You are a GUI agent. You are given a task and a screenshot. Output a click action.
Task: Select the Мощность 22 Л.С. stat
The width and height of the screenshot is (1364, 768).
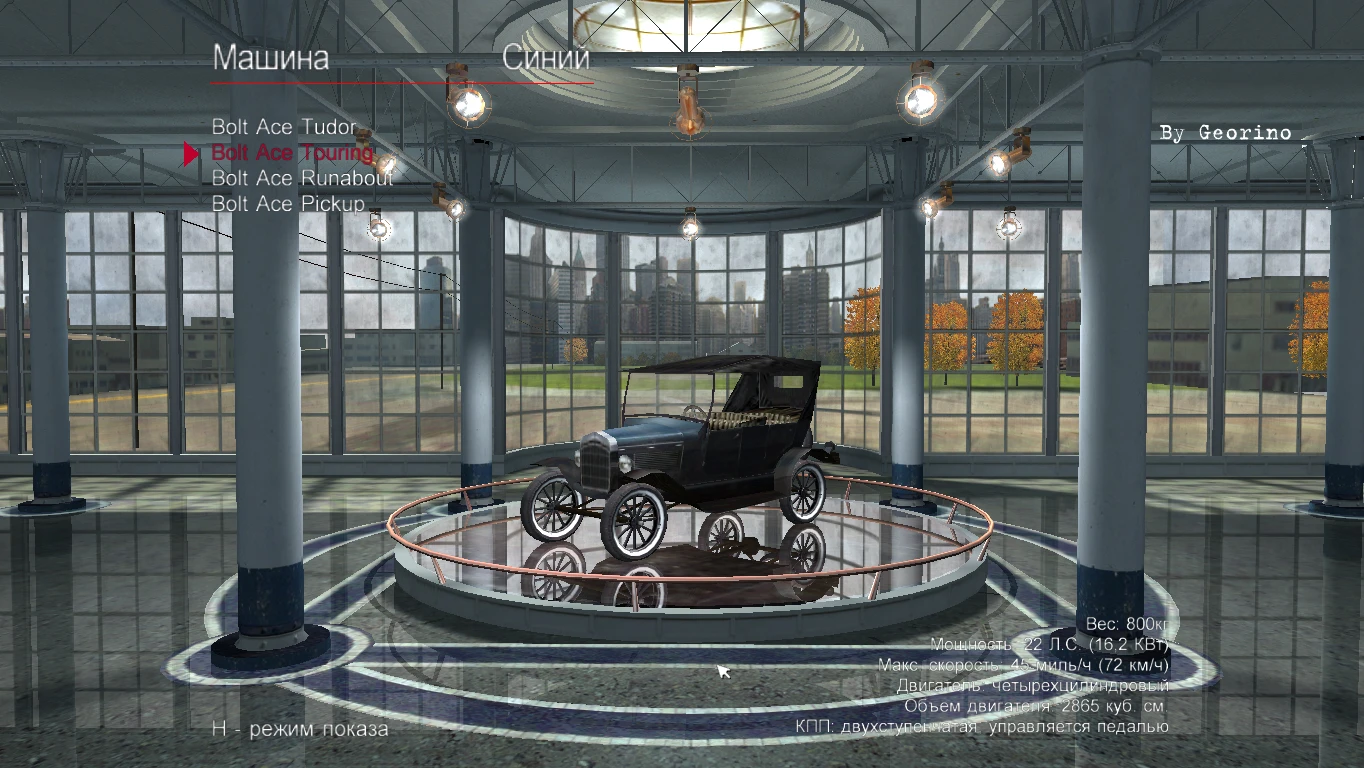pos(1049,643)
